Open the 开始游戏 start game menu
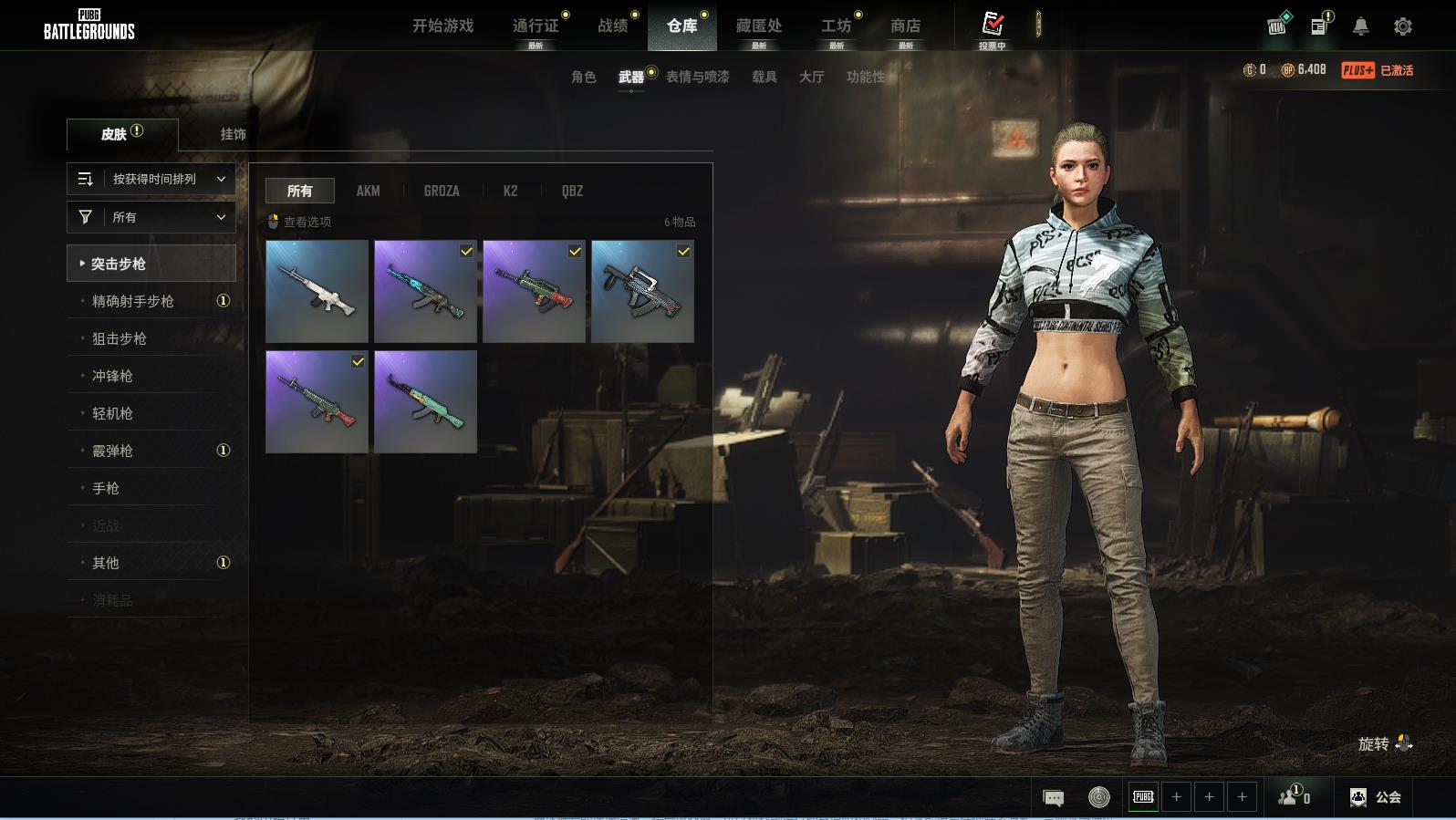The image size is (1456, 820). click(442, 26)
